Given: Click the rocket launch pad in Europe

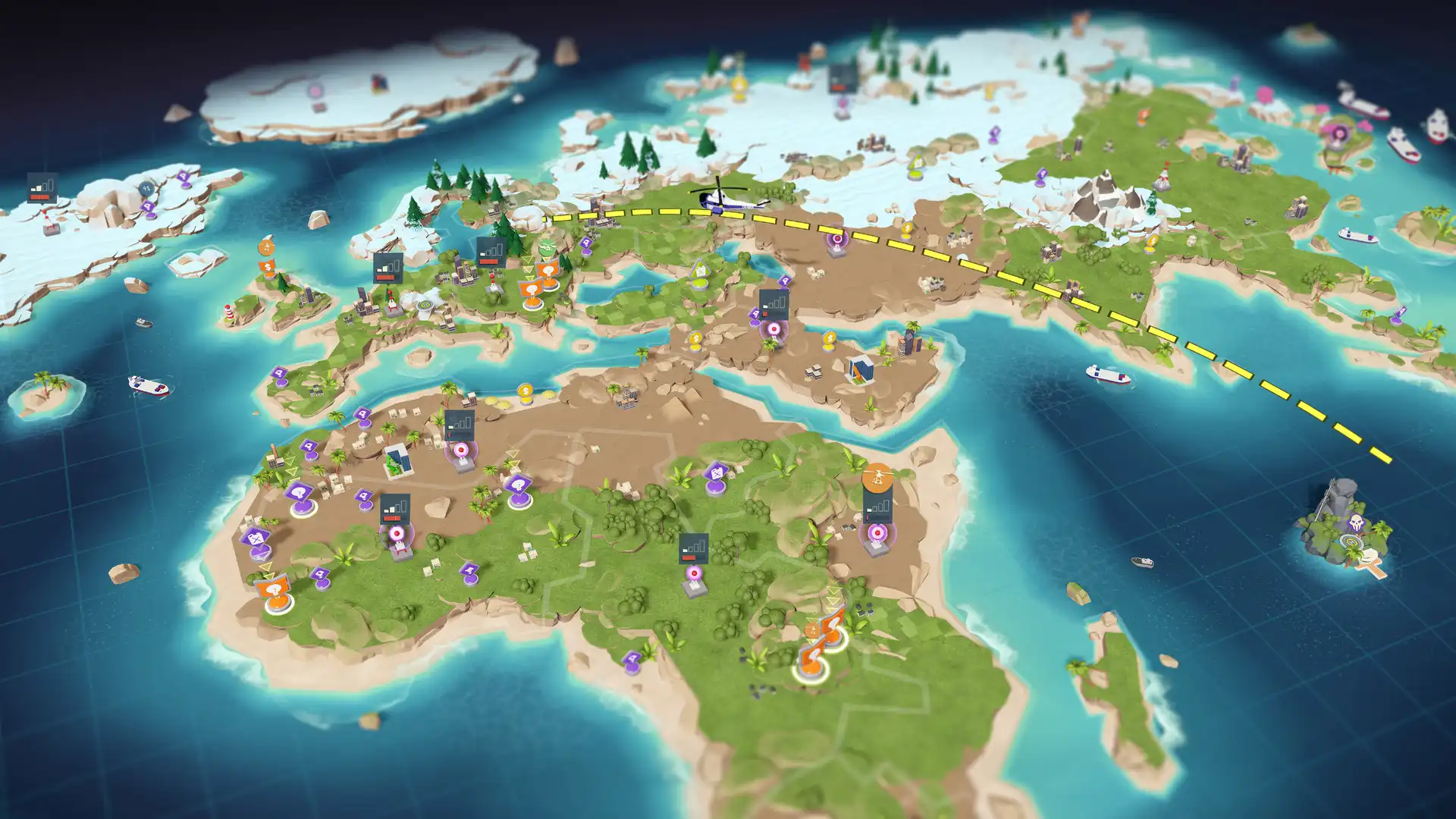Looking at the screenshot, I should pyautogui.click(x=391, y=301).
